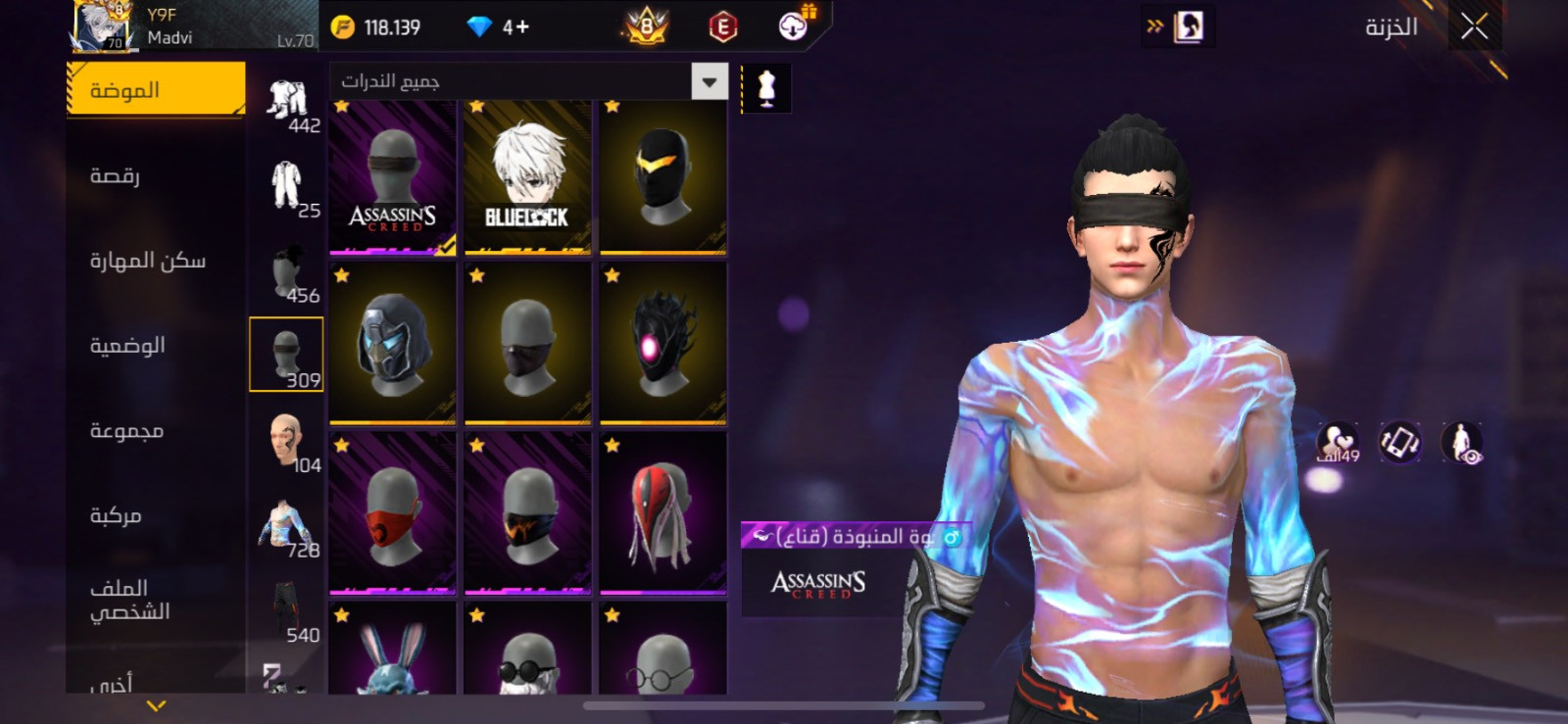
Task: Switch to the مركبة (Vehicle) tab
Action: pos(116,515)
